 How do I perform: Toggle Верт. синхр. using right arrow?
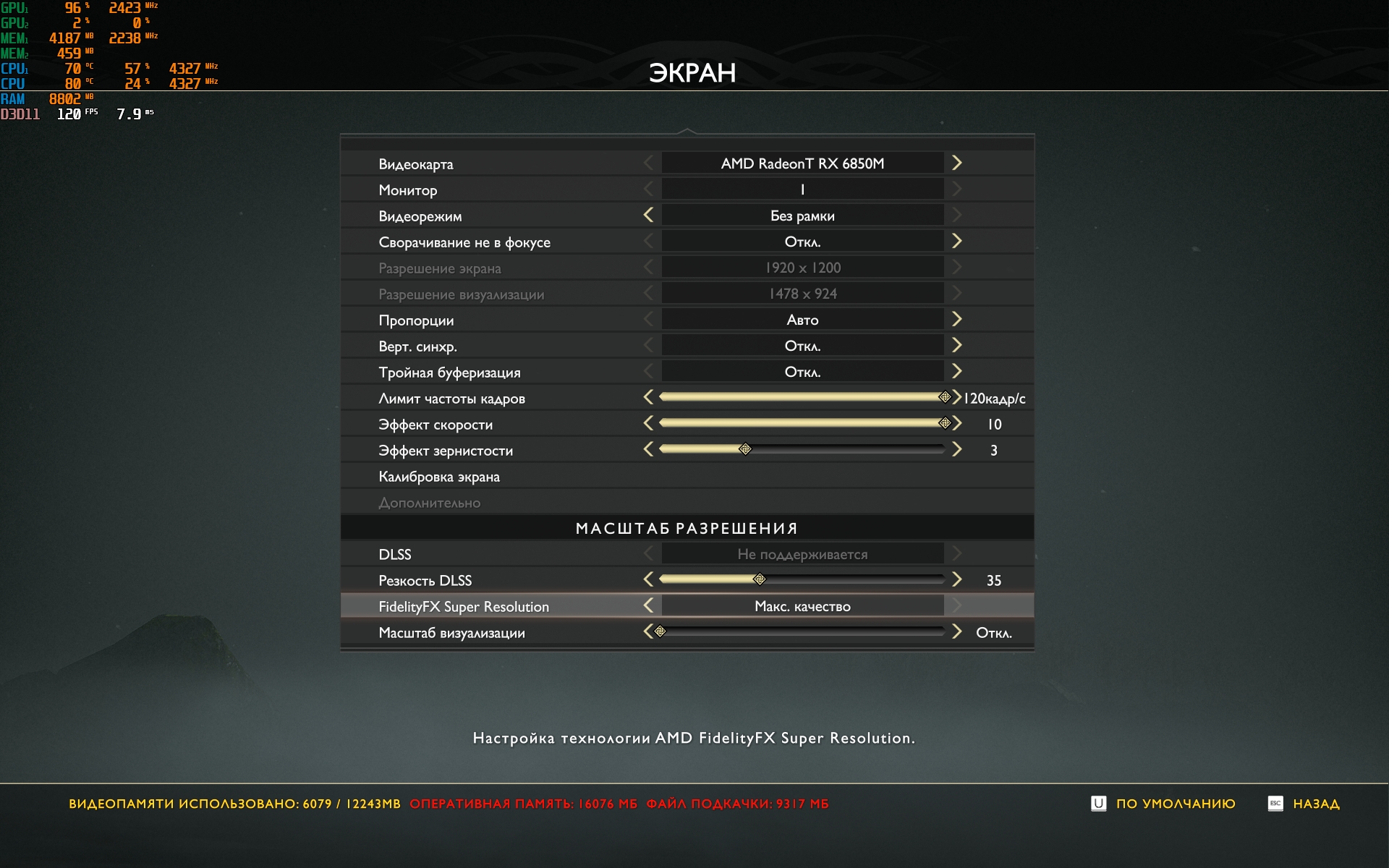[956, 346]
